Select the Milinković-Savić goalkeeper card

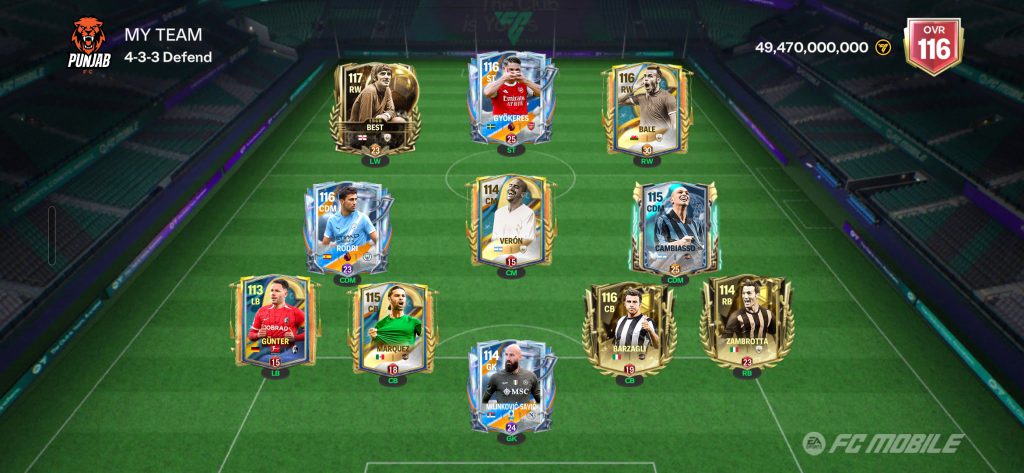[x=510, y=386]
